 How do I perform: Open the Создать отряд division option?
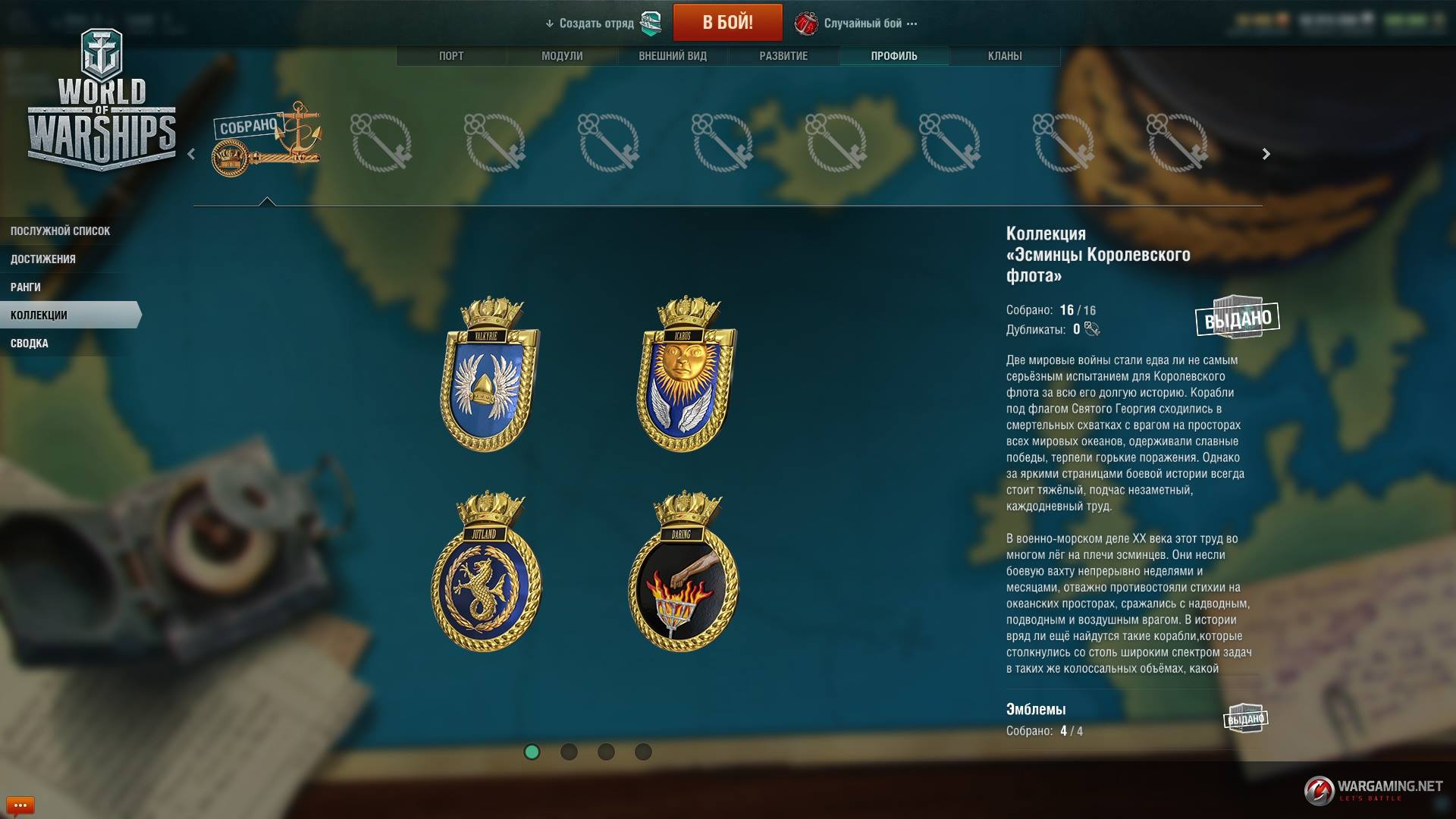[x=596, y=24]
